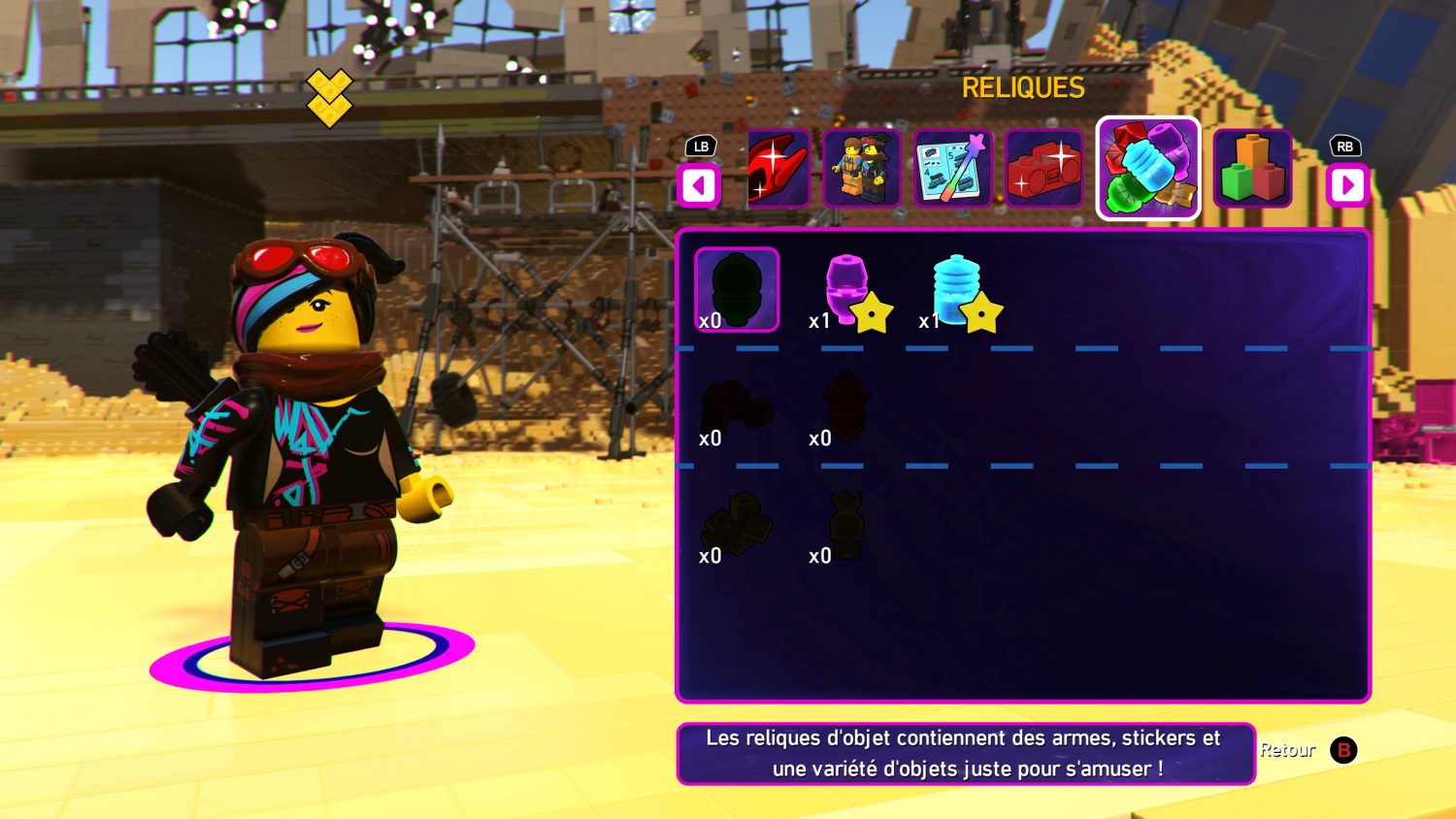The width and height of the screenshot is (1456, 819).
Task: Switch to the minifigure characters tab
Action: [862, 169]
